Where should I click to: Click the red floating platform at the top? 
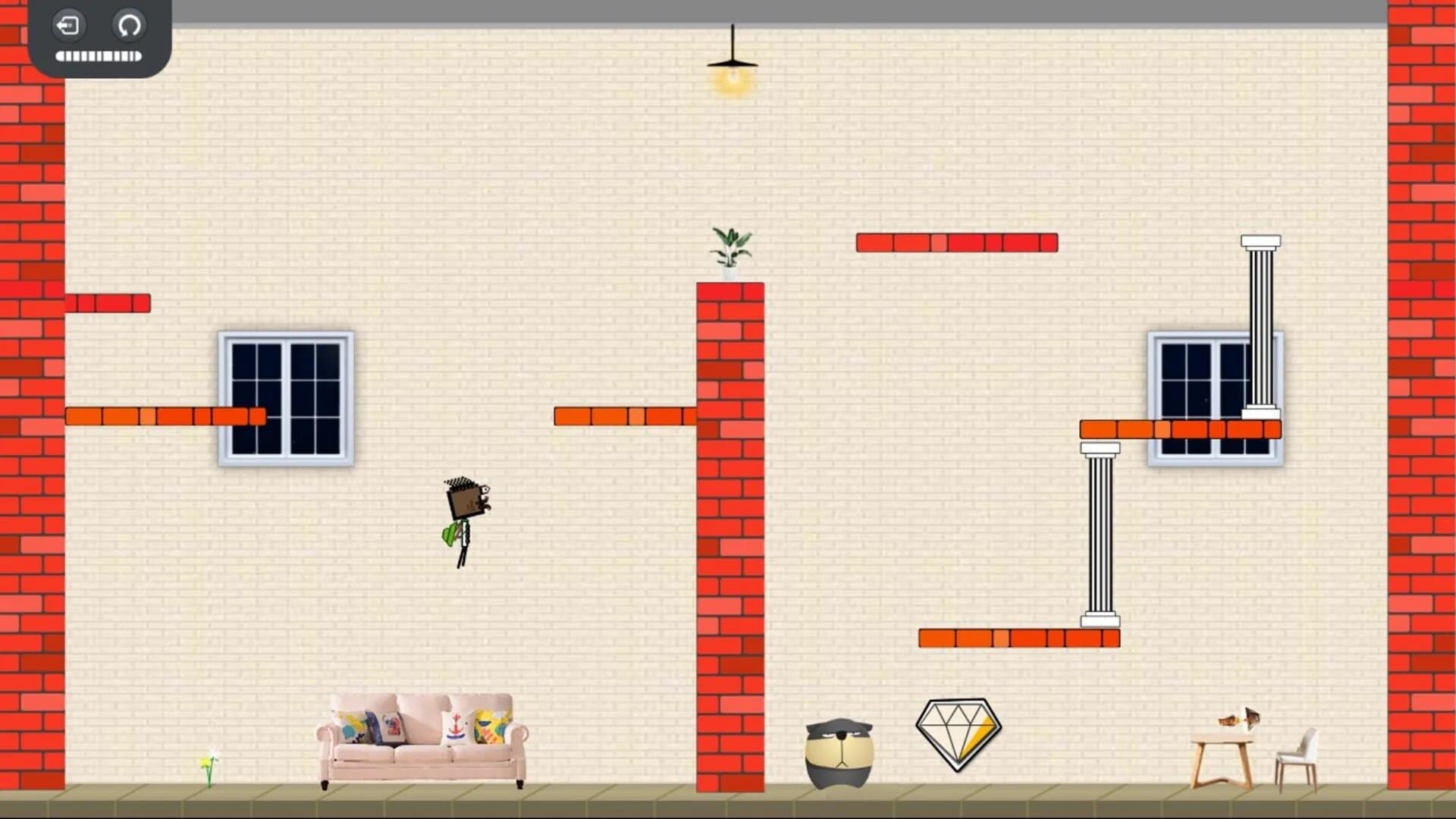(x=957, y=243)
